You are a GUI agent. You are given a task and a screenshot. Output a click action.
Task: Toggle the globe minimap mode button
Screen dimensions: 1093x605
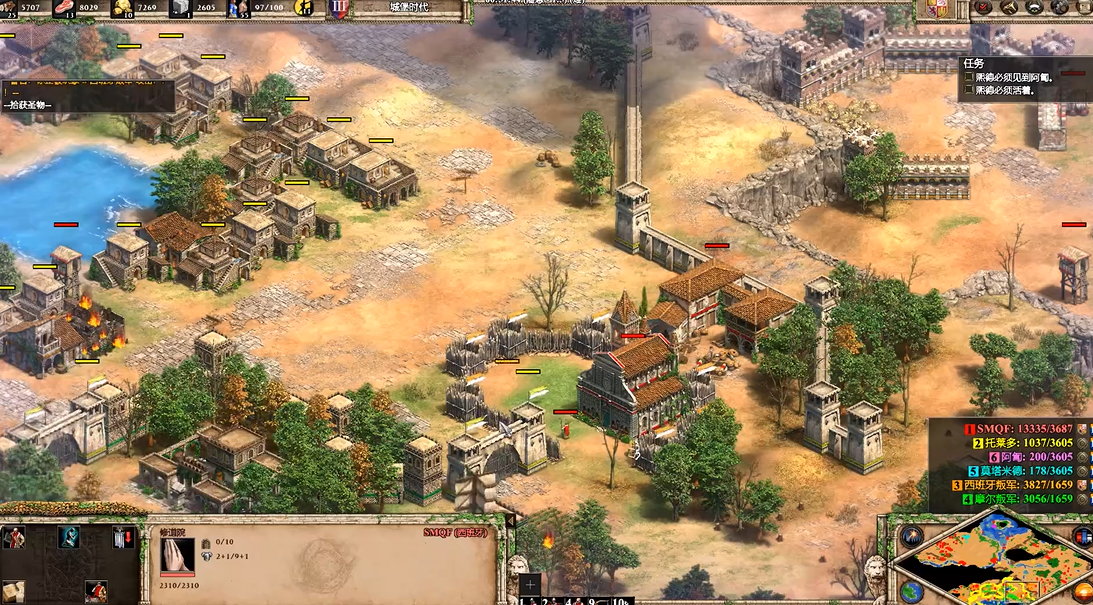[911, 590]
